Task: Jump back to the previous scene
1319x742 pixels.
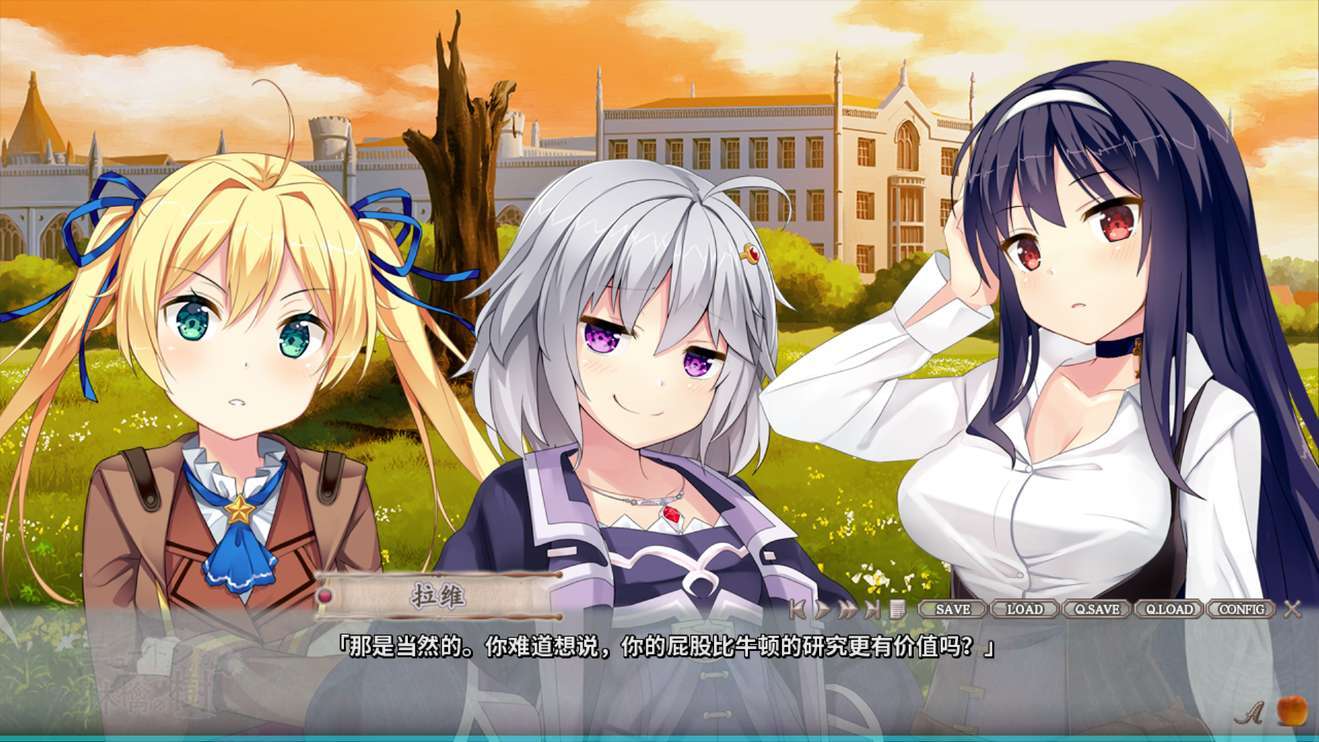Action: [x=797, y=609]
